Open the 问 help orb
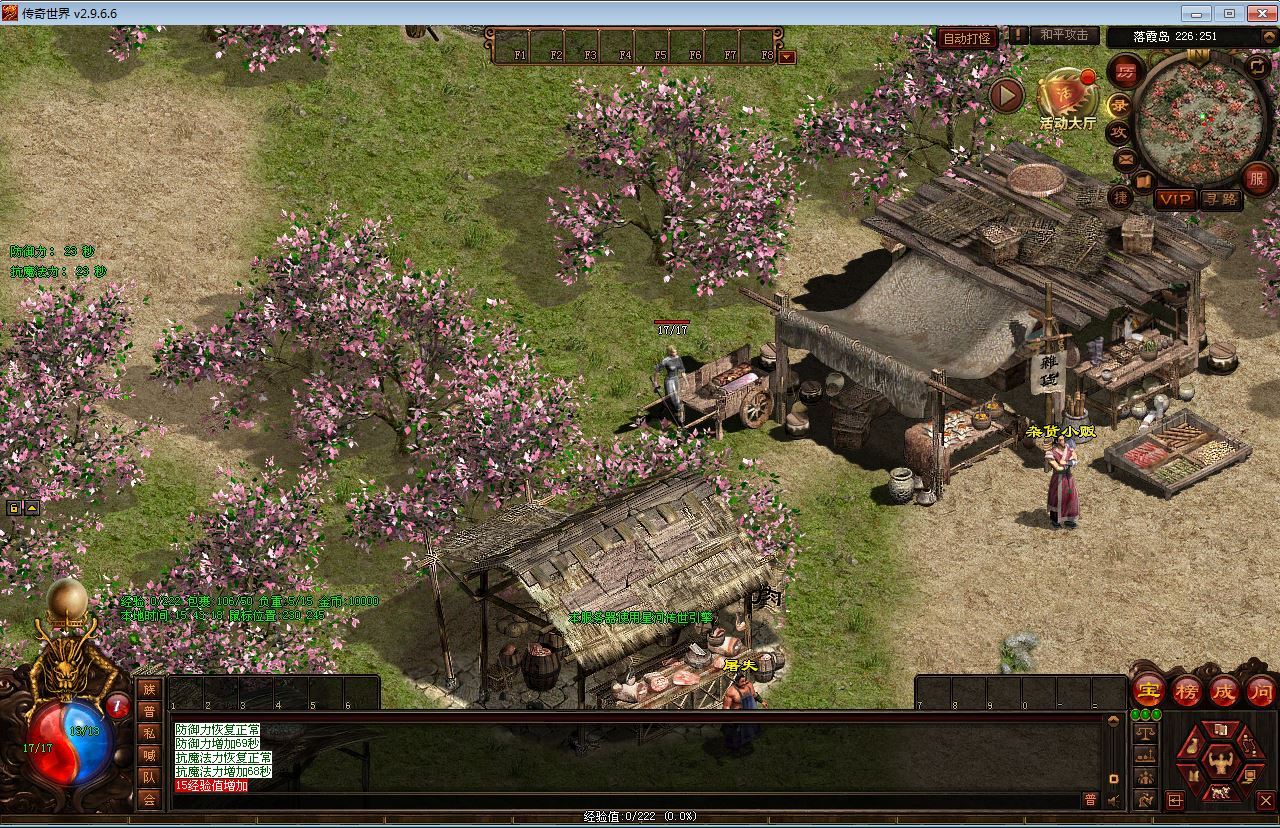 (1260, 690)
